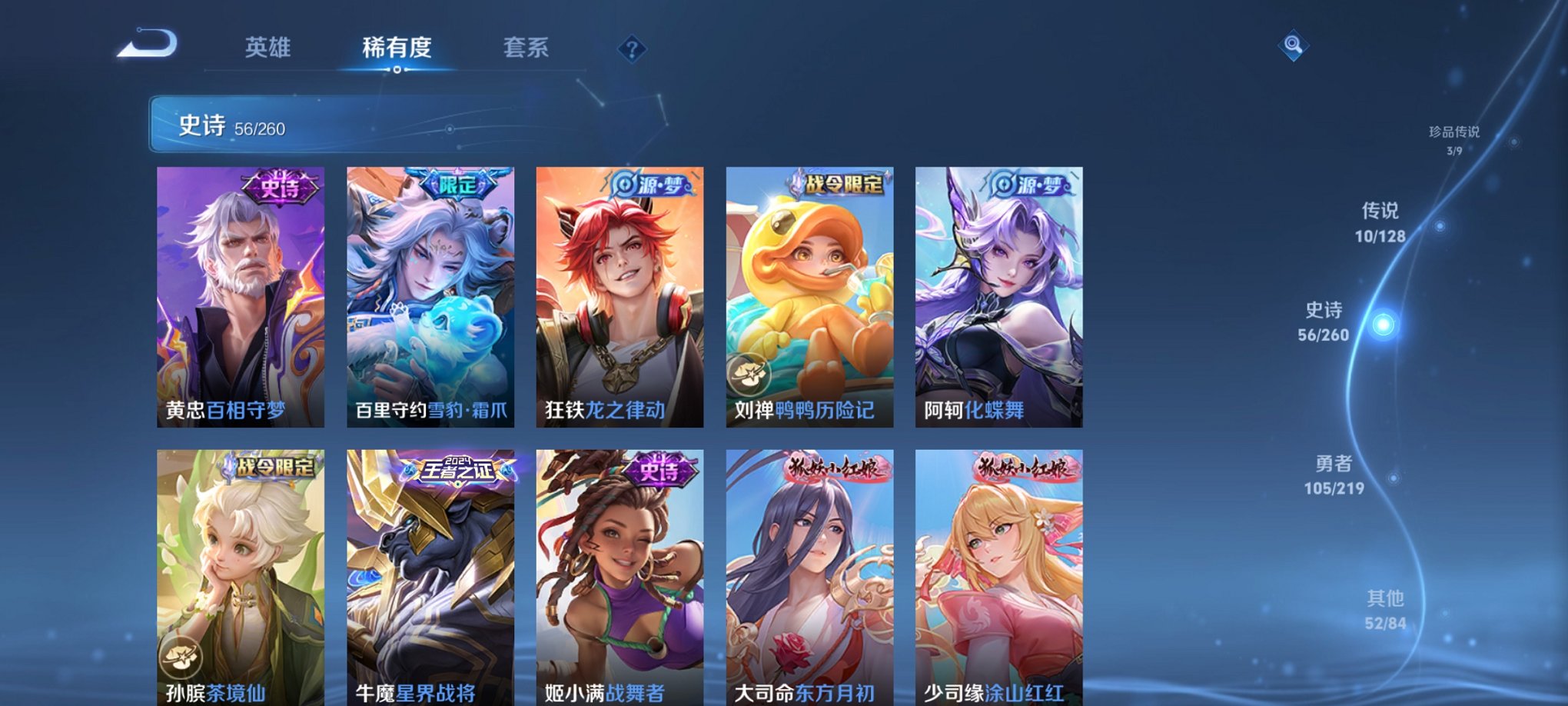Select the 稀有度 tab
The image size is (1568, 706).
tap(396, 48)
